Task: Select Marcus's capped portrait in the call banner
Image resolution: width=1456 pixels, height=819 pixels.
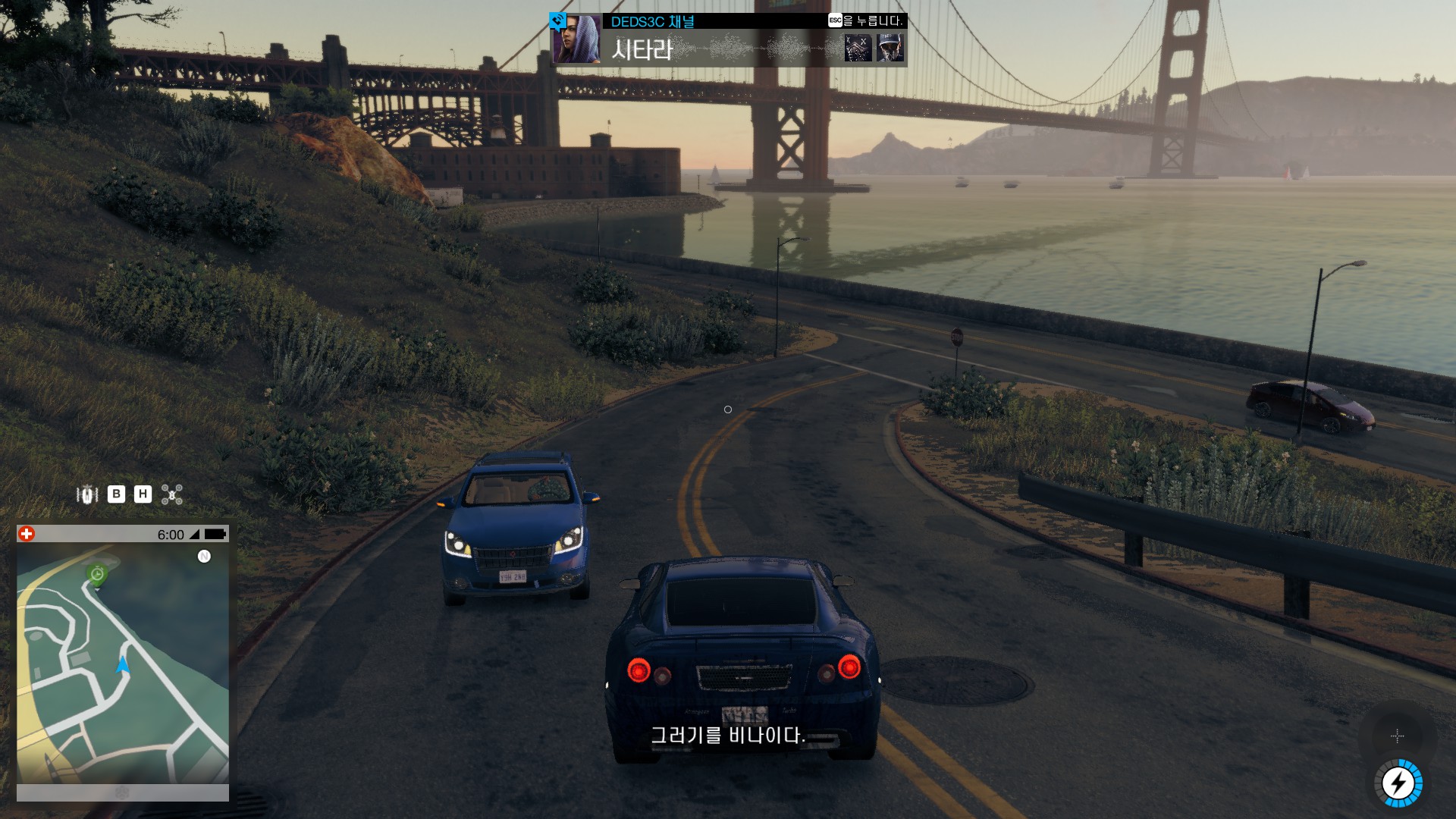Action: coord(890,48)
